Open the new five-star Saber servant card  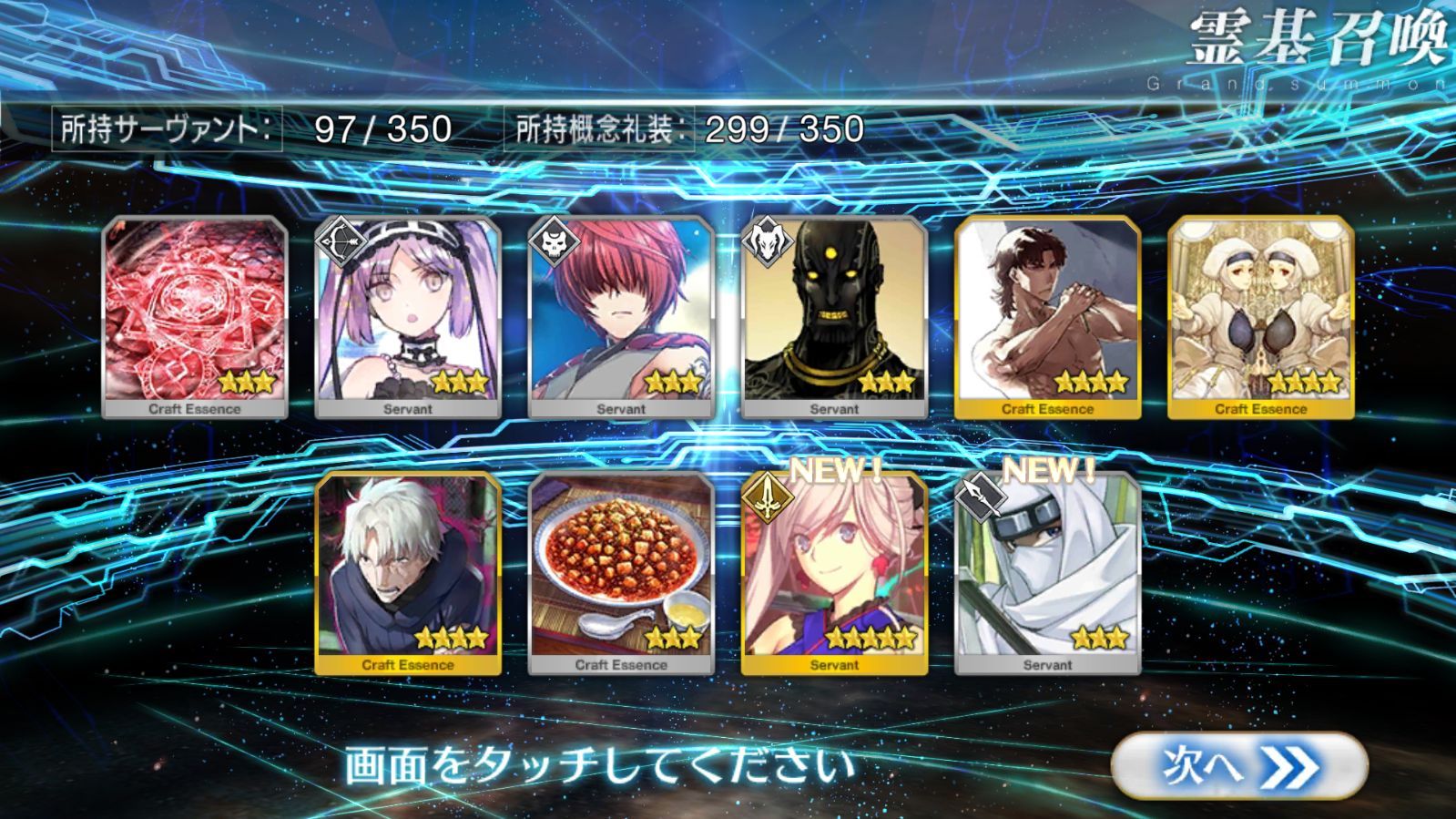(834, 573)
